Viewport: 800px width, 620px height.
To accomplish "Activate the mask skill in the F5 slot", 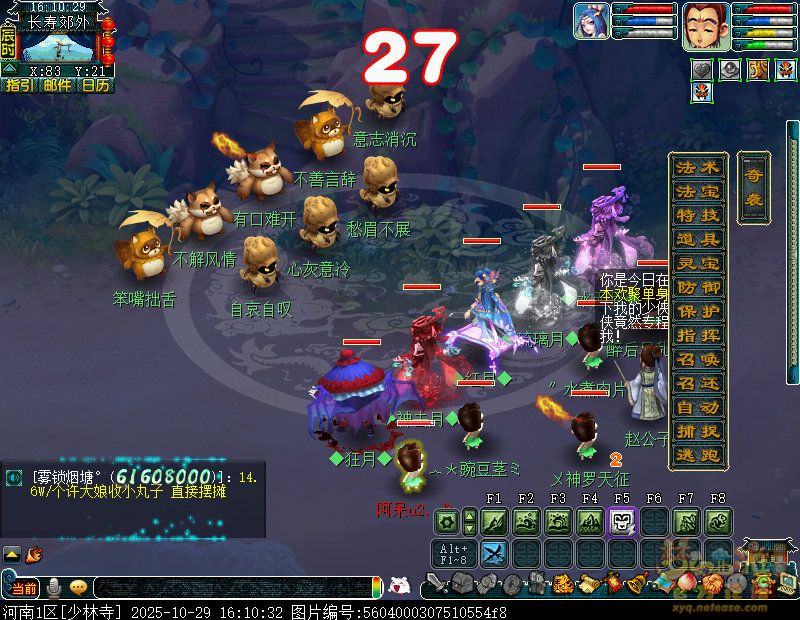I will 621,521.
